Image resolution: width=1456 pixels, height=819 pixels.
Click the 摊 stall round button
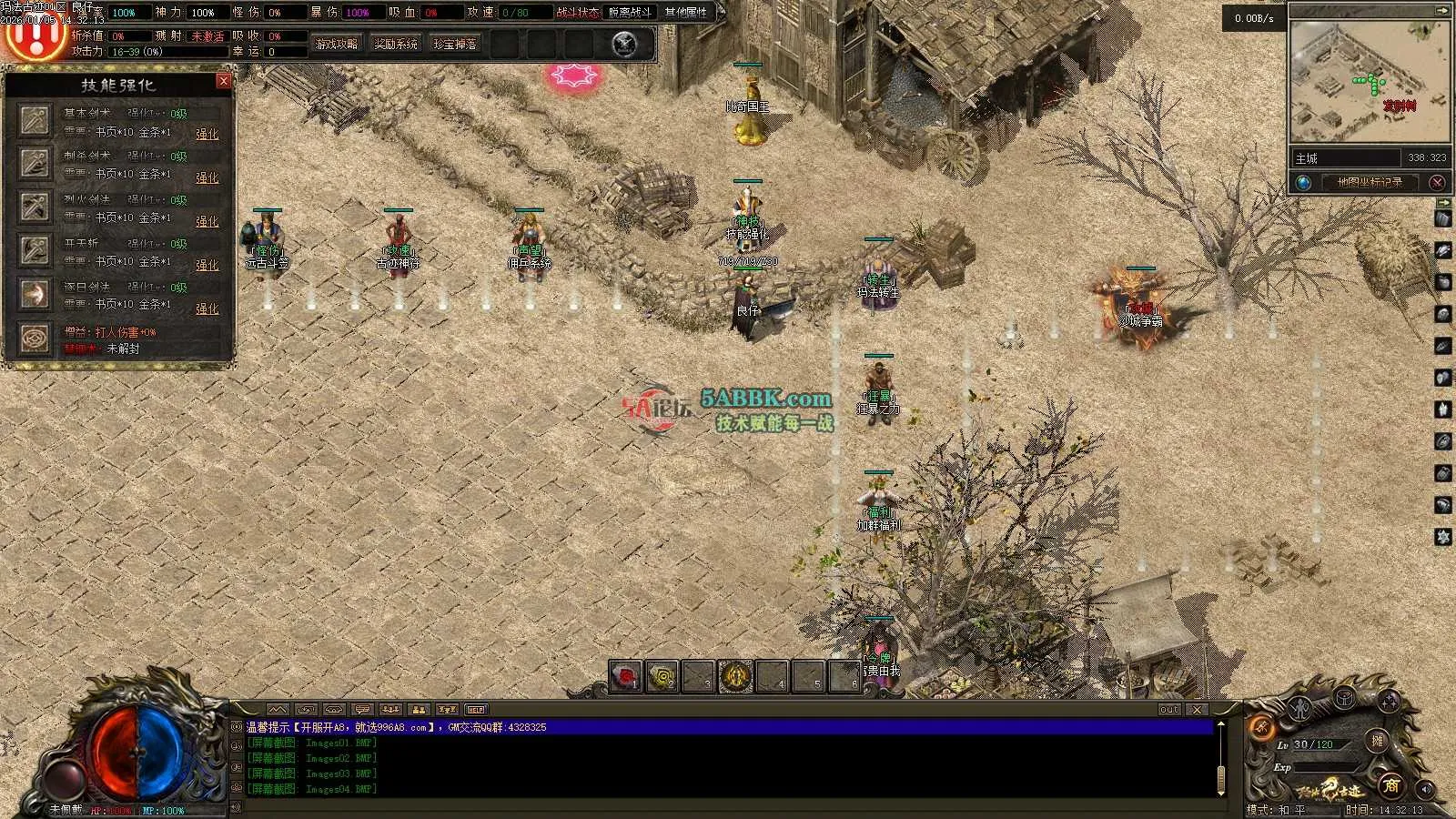pos(1378,741)
